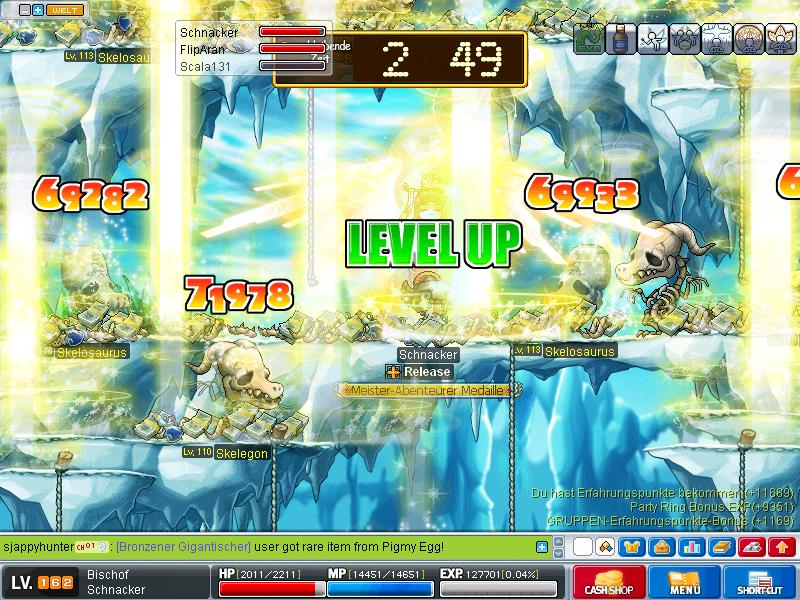Screen dimensions: 800x600
Task: Click the blue potion bottle buff icon
Action: tap(621, 39)
